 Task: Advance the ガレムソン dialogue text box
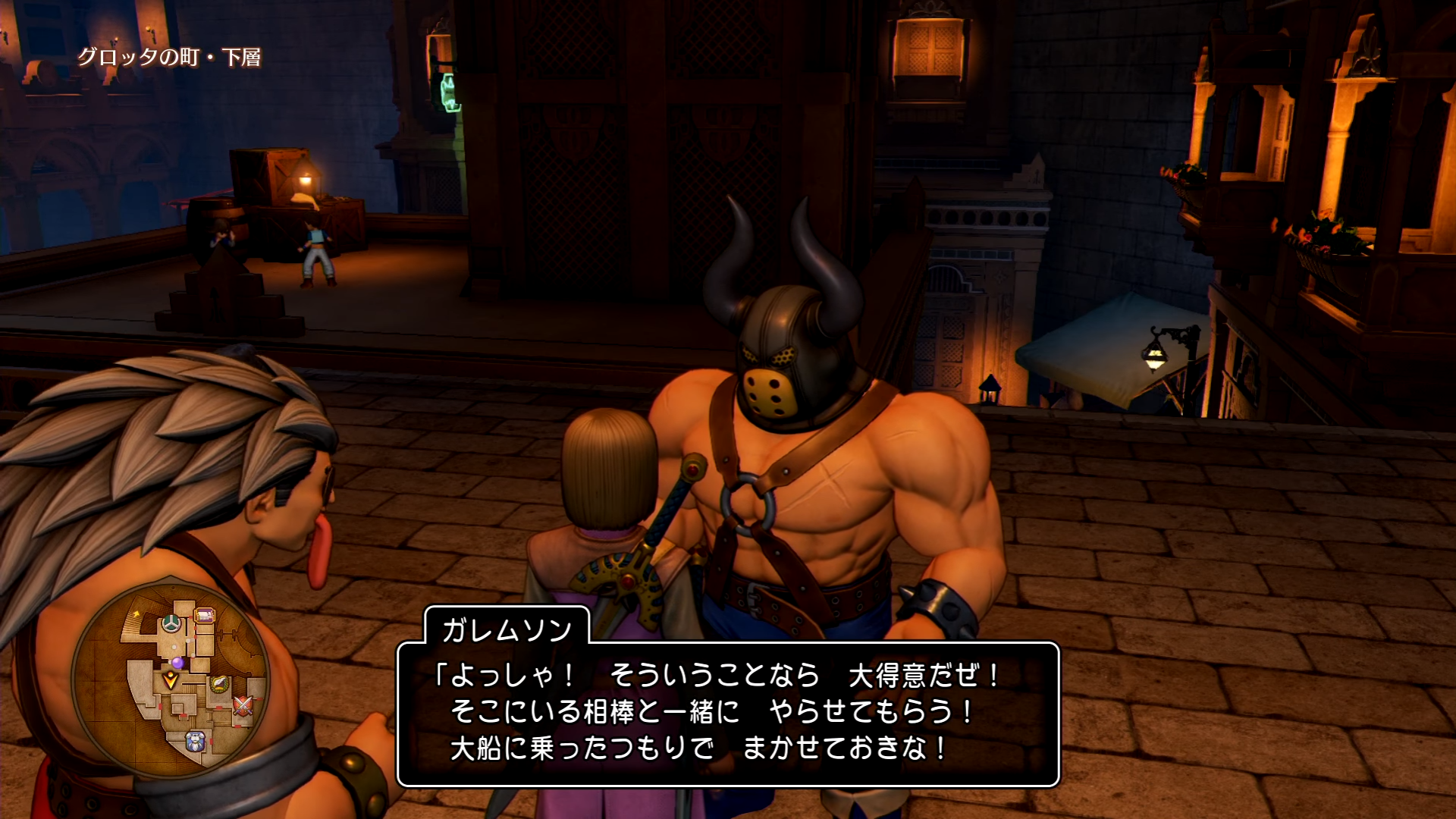728,714
